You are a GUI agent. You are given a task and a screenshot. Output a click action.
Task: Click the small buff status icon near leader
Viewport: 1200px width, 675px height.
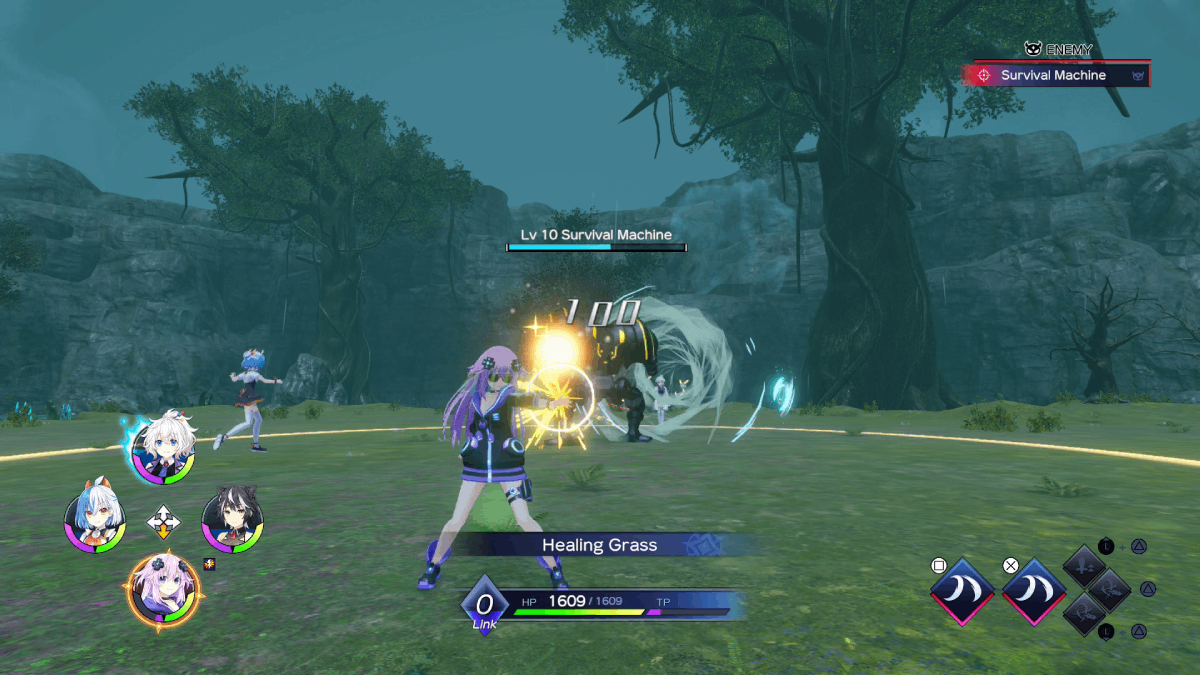[x=209, y=565]
